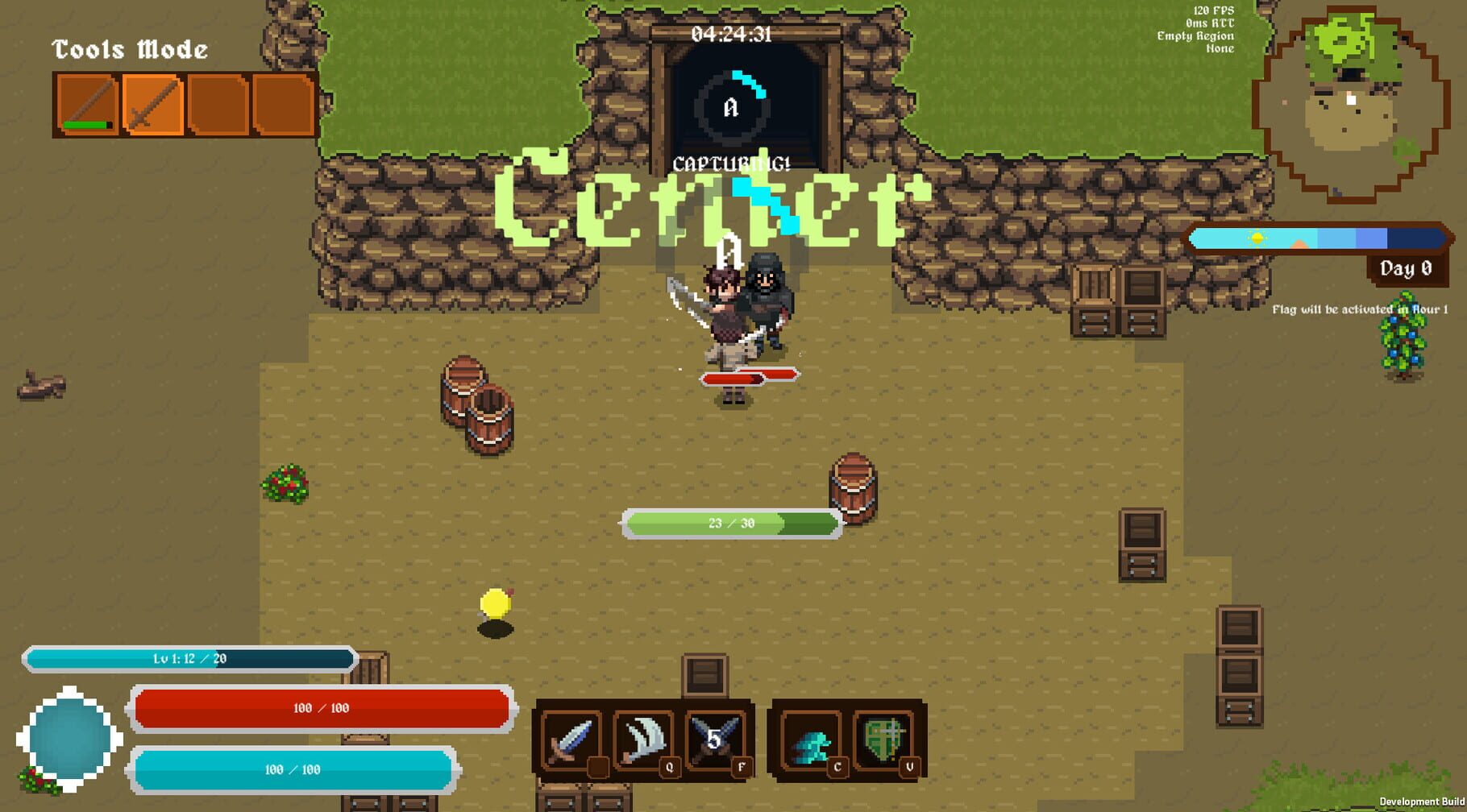Click the Tools Mode header label
The image size is (1467, 812).
129,48
